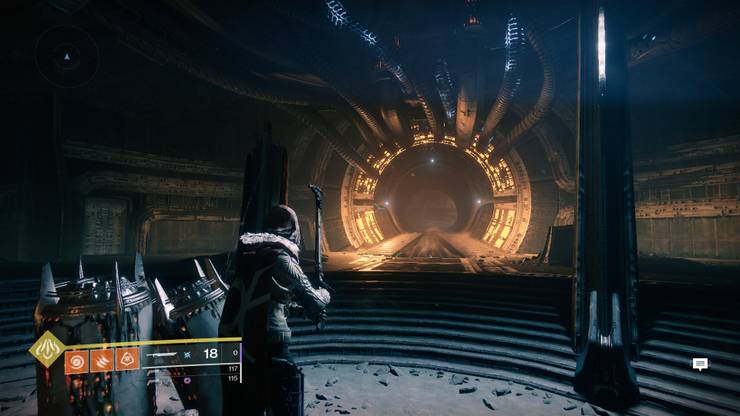The image size is (740, 416).
Task: Select the swirl grenade ability icon
Action: point(77,359)
